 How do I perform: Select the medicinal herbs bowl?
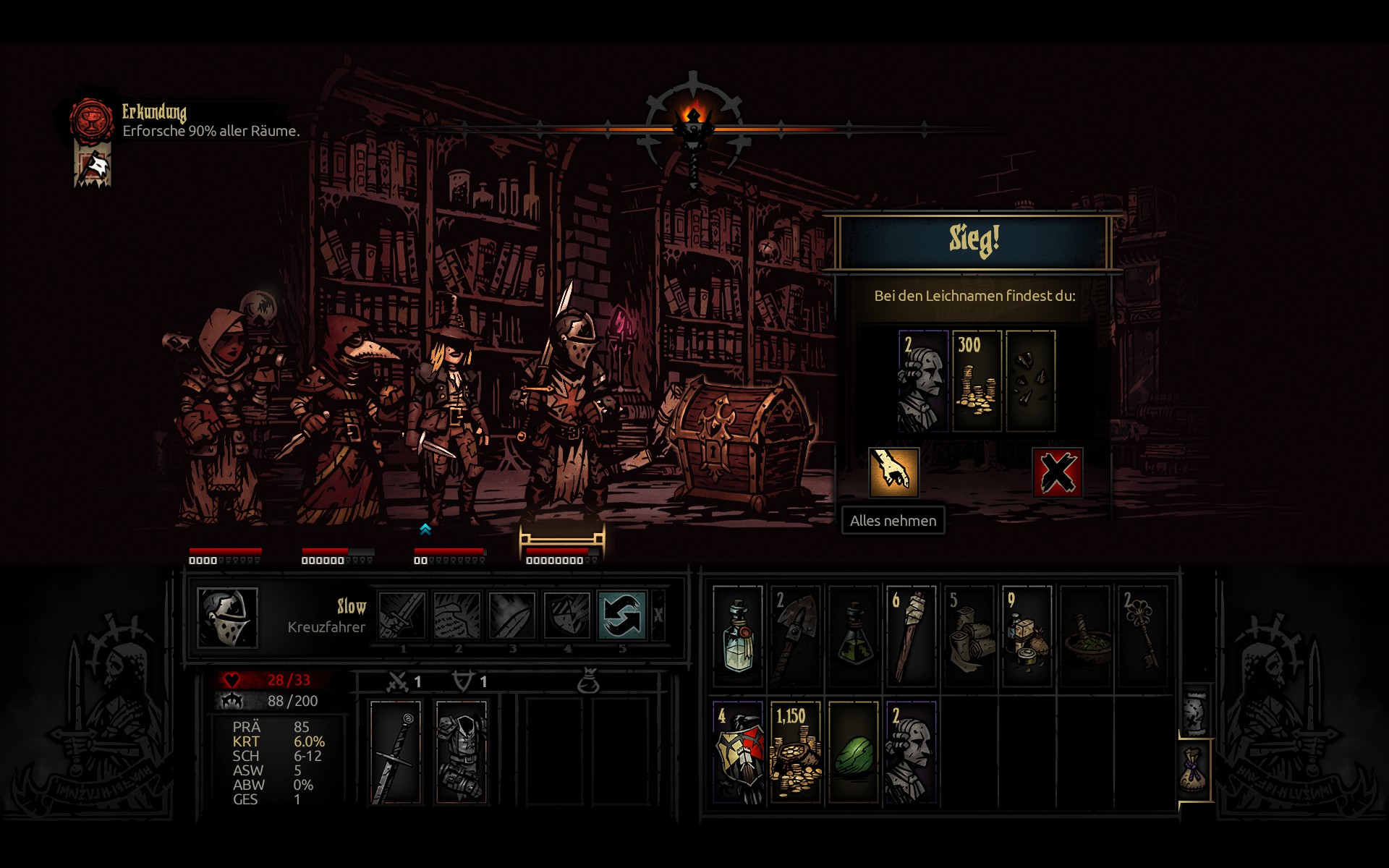[1085, 637]
